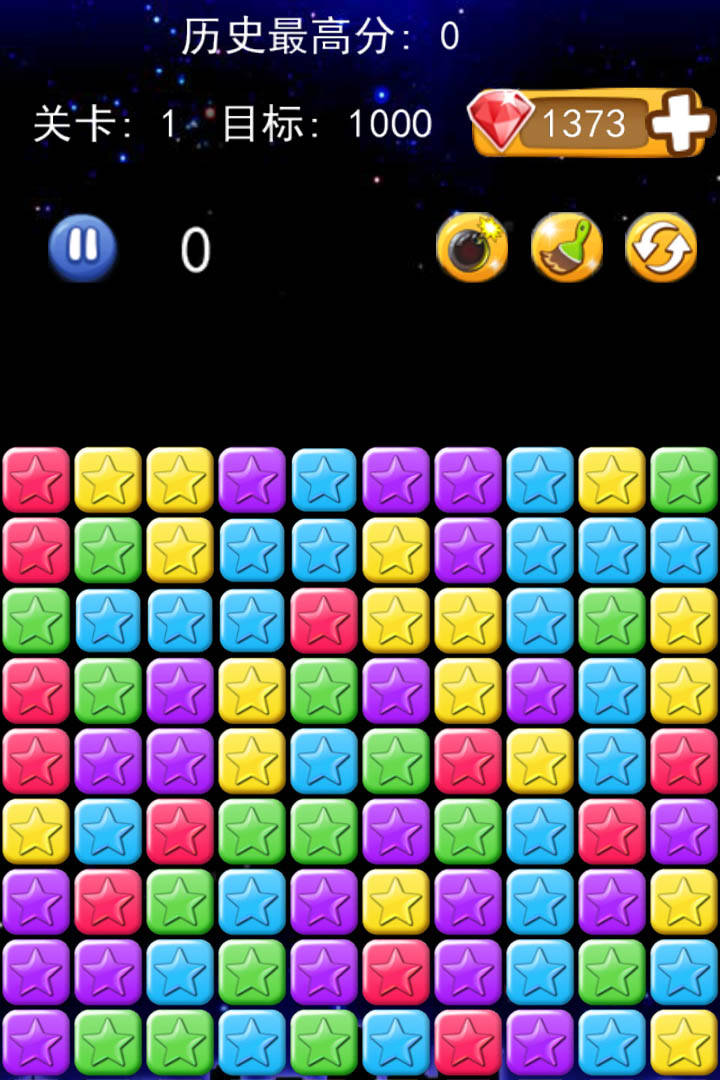The height and width of the screenshot is (1080, 720).
Task: Activate the bomb power-up
Action: (x=472, y=247)
